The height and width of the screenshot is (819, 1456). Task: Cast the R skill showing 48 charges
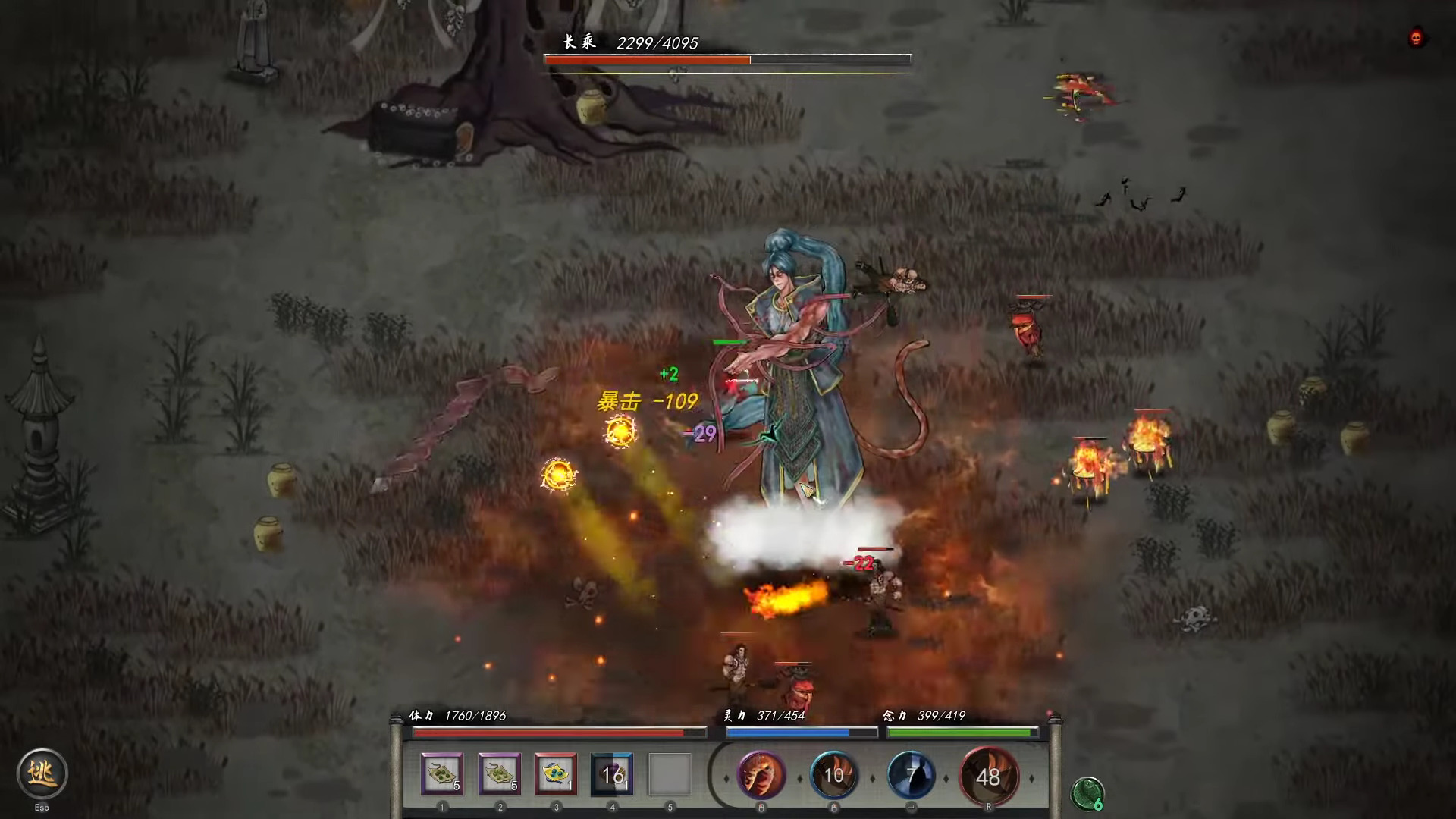tap(990, 776)
